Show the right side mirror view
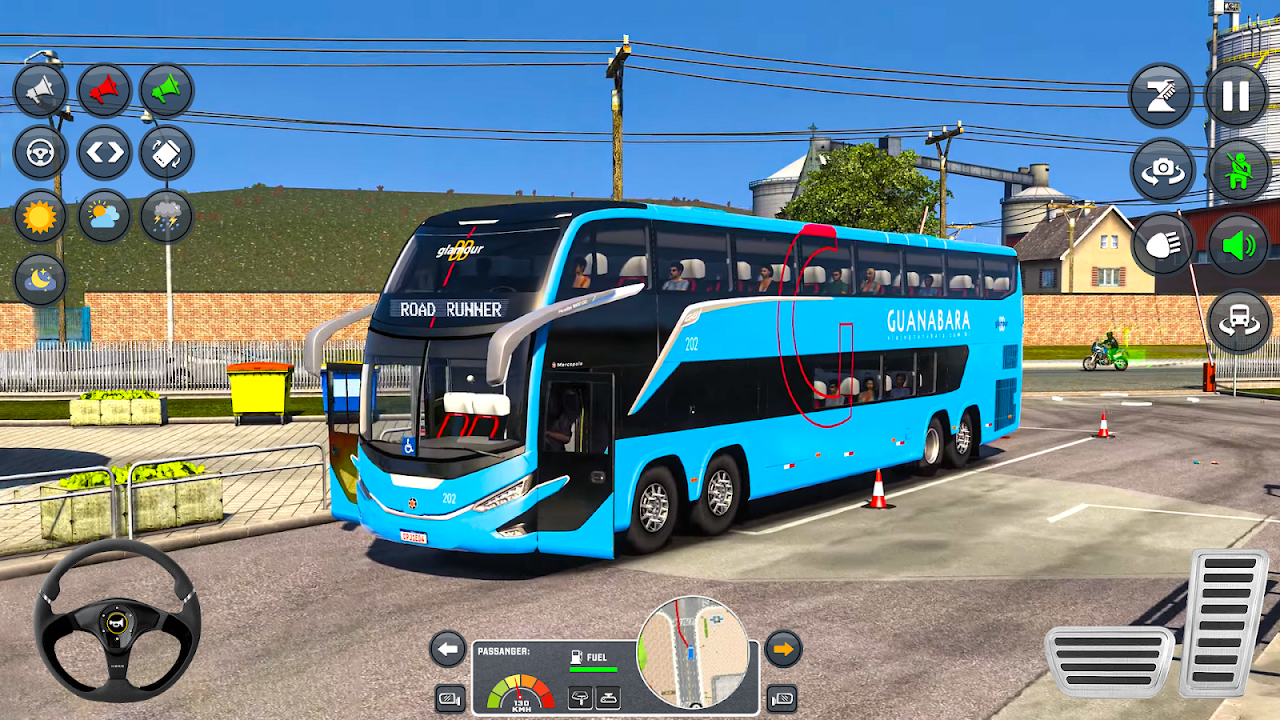Screen dimensions: 1280x720 coord(782,698)
